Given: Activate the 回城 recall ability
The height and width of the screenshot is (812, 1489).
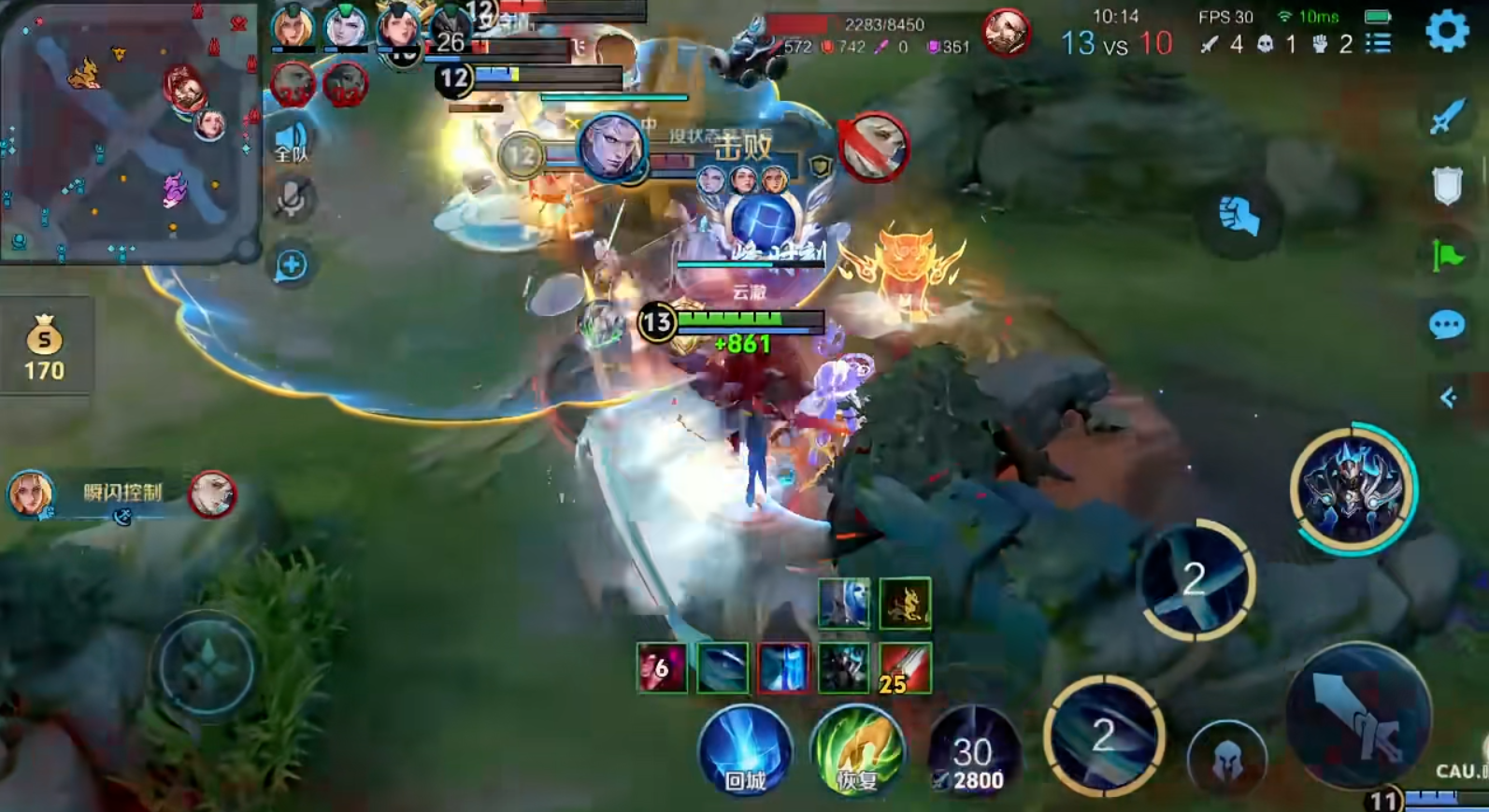Looking at the screenshot, I should click(745, 752).
